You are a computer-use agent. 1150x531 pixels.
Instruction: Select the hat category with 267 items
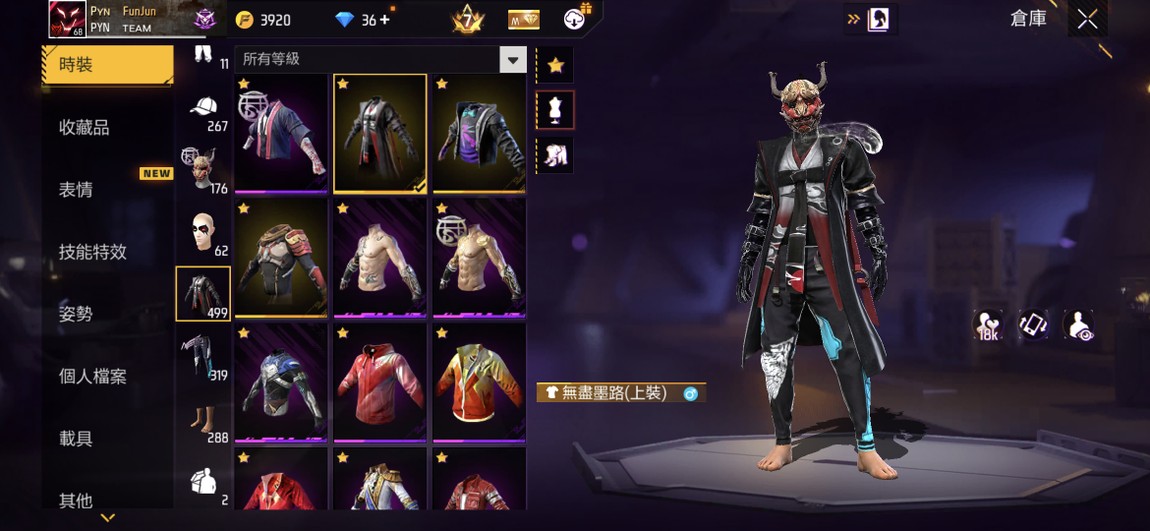point(203,111)
